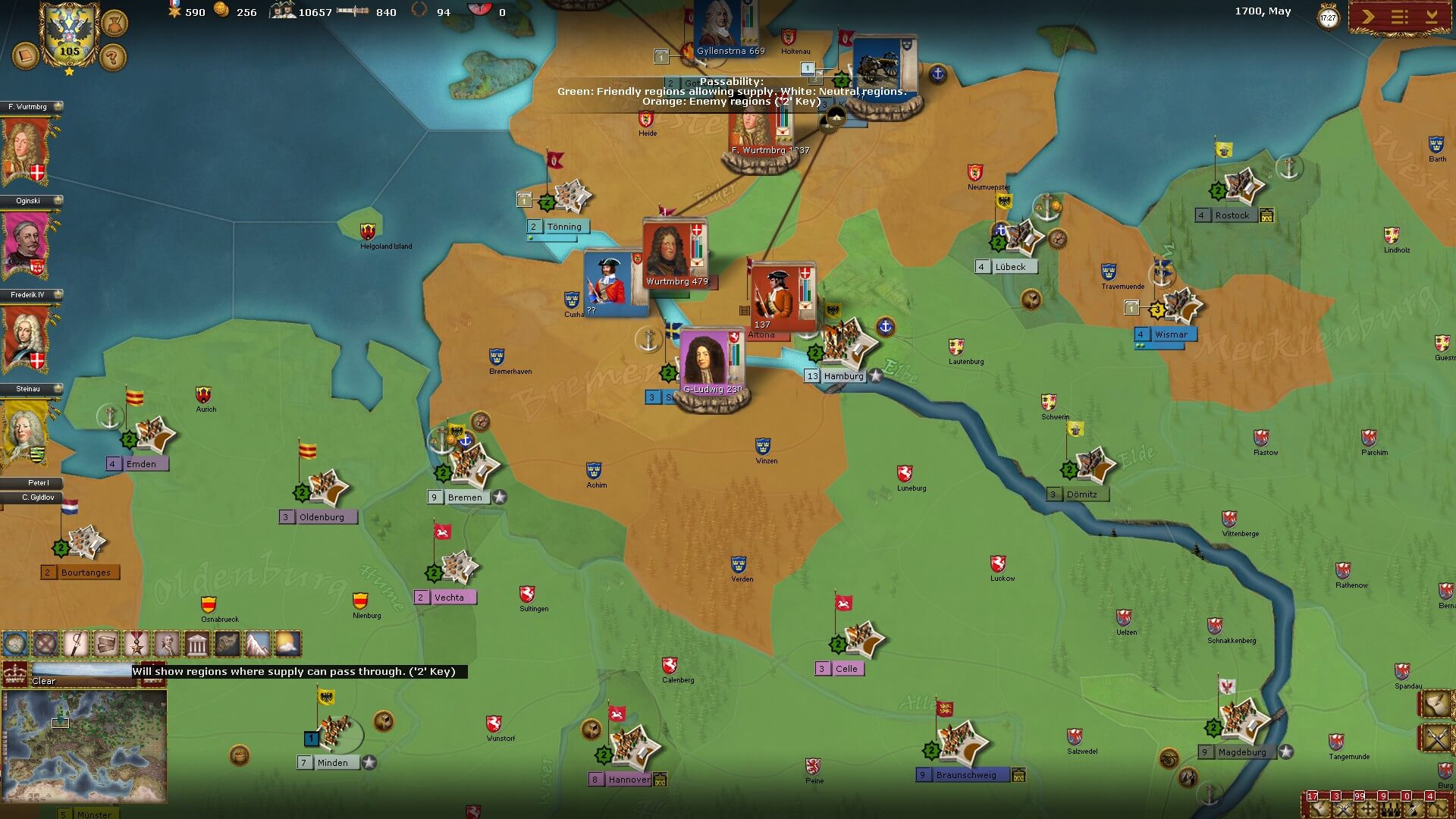Click the Europe minimap
This screenshot has width=1456, height=819.
click(x=84, y=746)
